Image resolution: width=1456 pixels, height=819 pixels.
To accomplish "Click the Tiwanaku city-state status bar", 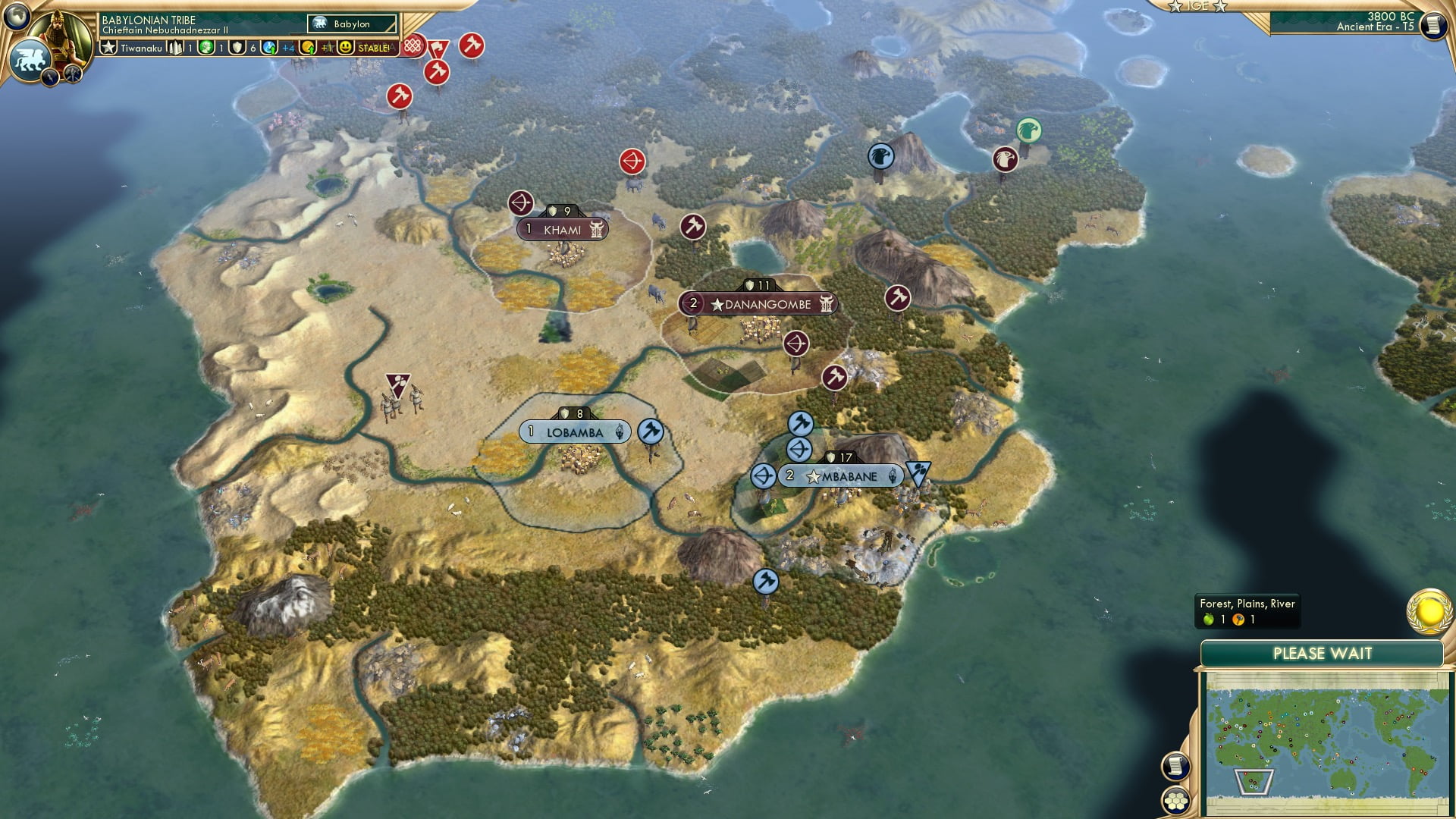I will (140, 47).
